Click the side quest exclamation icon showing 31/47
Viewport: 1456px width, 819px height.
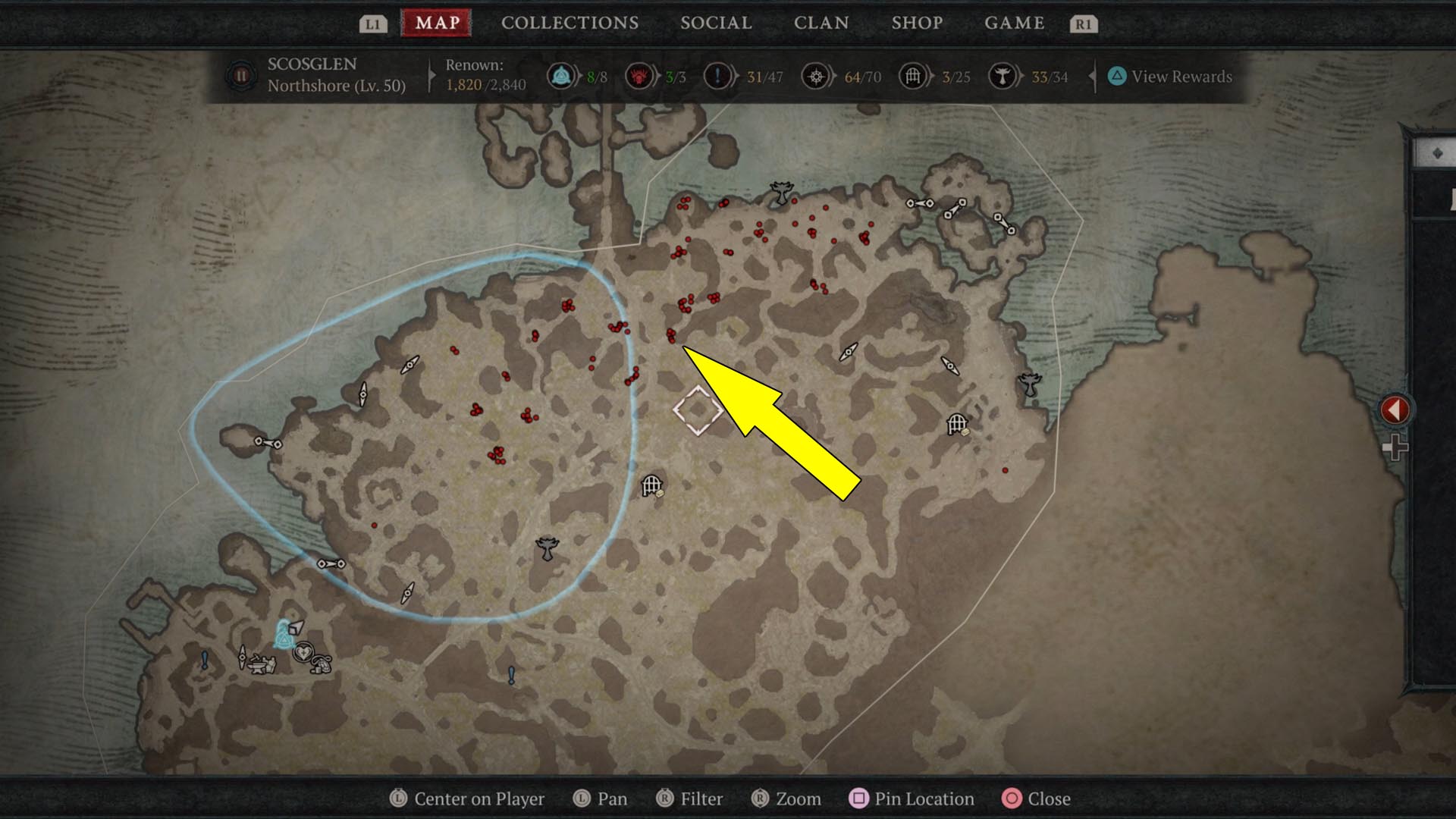(719, 76)
